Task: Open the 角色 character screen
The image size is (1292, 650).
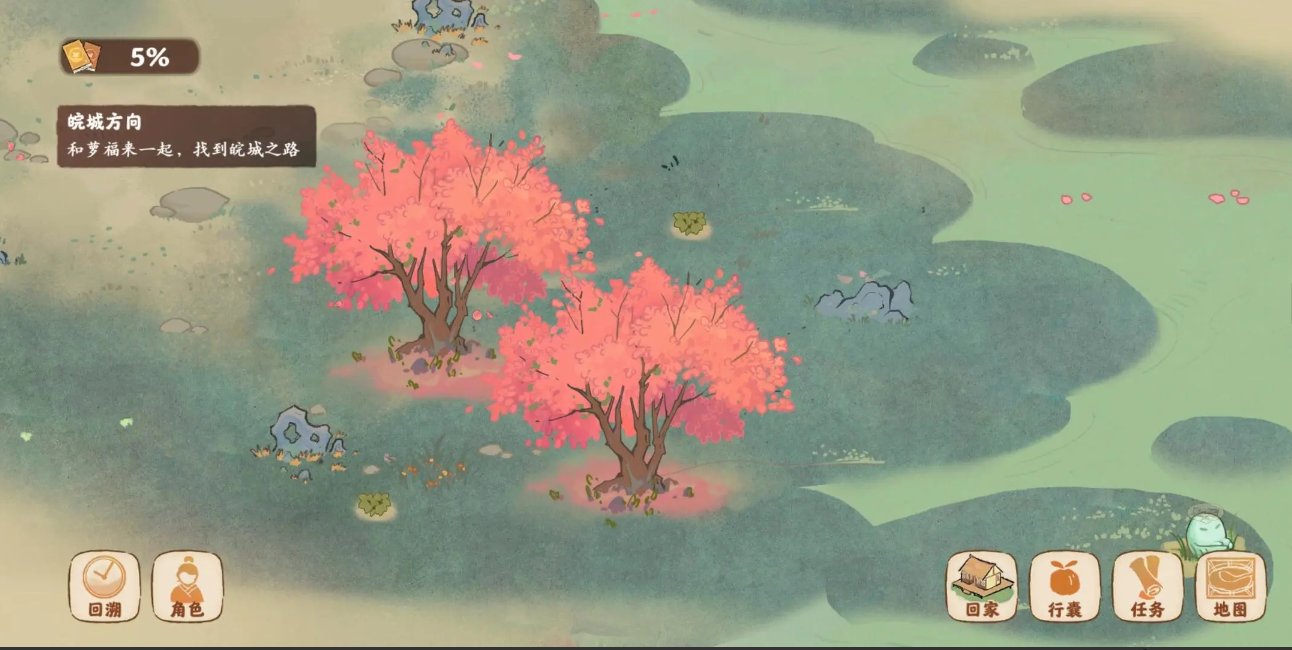Action: point(187,586)
